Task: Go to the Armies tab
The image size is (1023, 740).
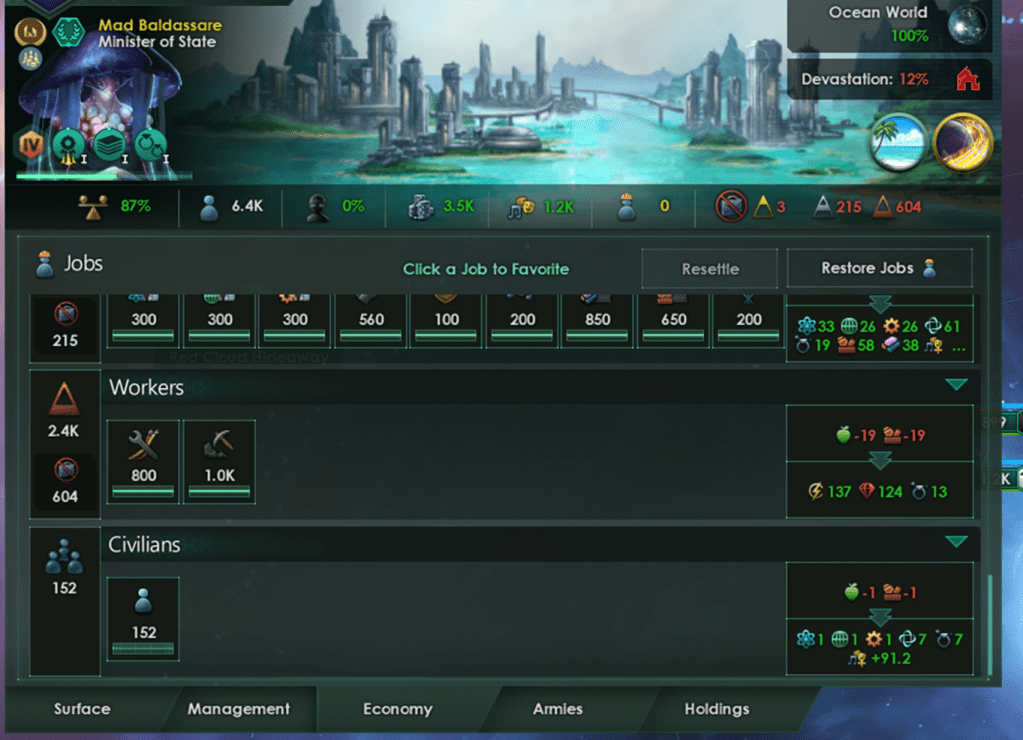Action: [x=557, y=709]
